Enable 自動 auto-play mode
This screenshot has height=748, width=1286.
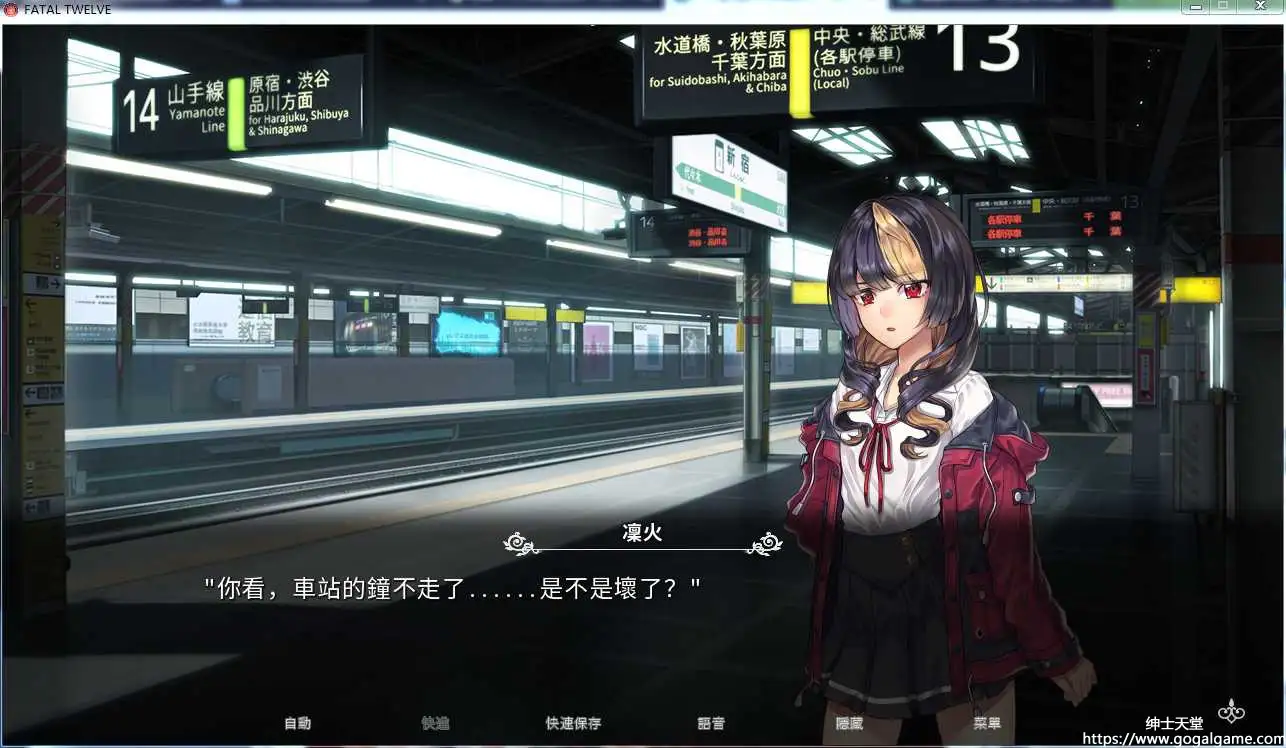point(296,723)
